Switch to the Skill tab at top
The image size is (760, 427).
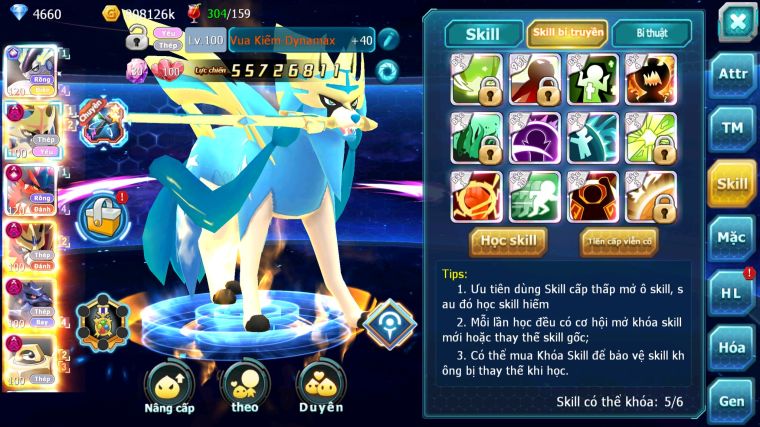(483, 33)
